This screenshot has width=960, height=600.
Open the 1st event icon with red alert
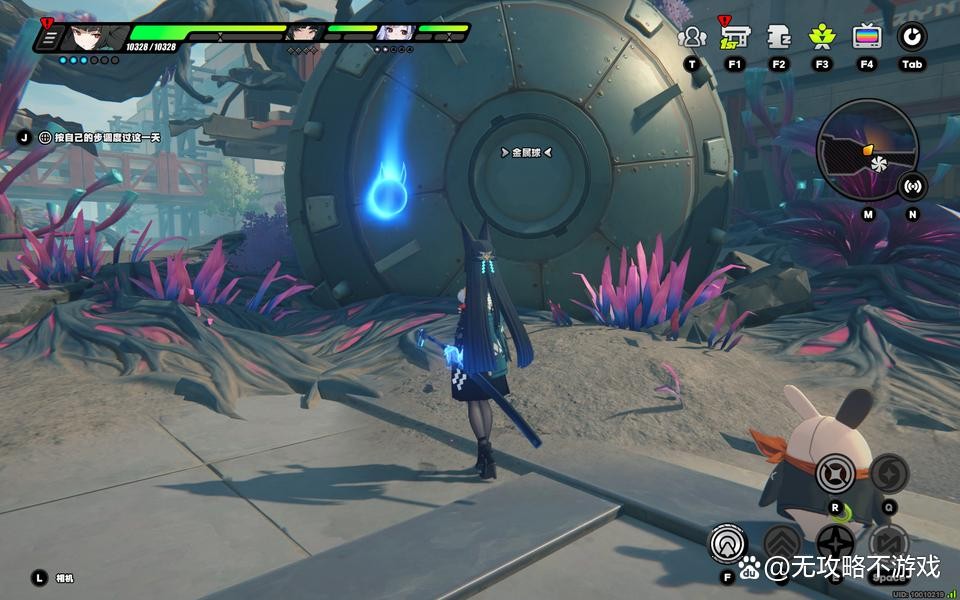click(x=735, y=38)
